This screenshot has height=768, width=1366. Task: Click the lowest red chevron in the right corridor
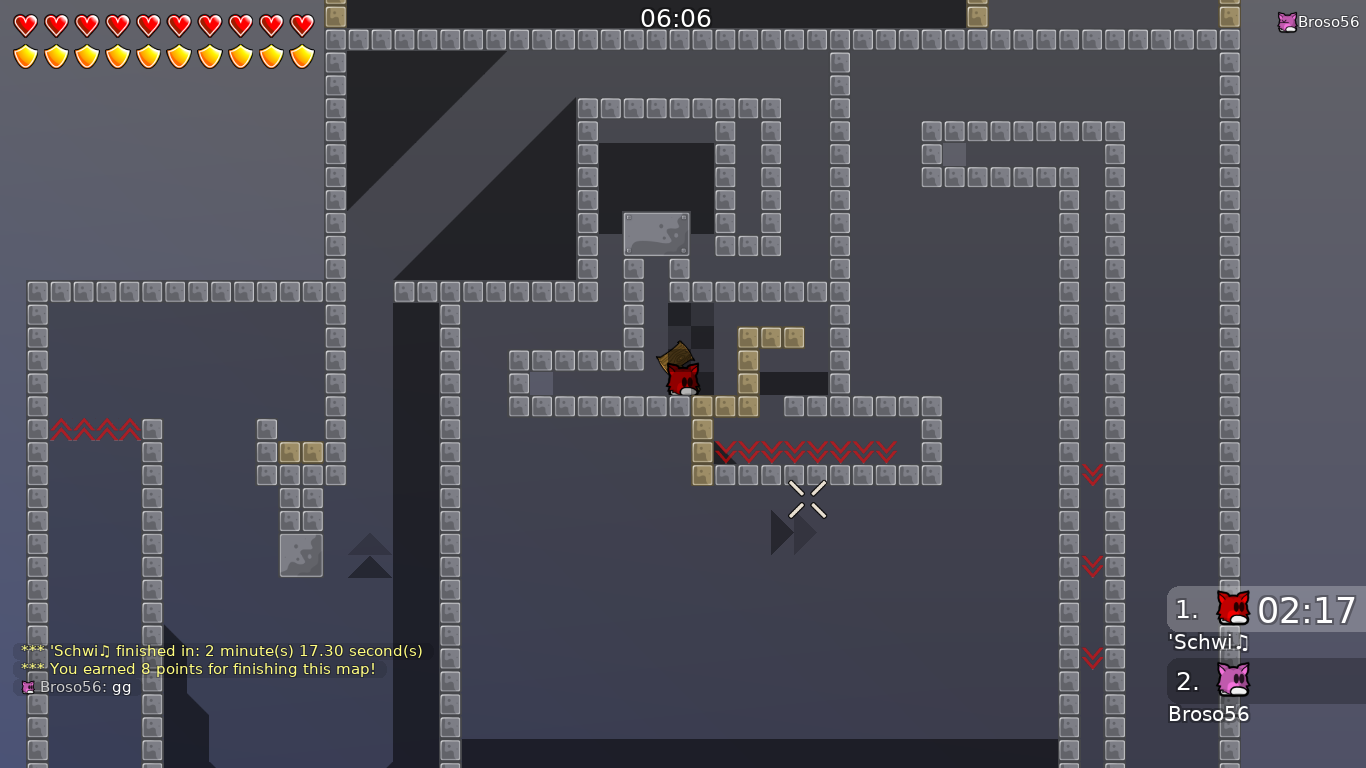(x=1092, y=659)
